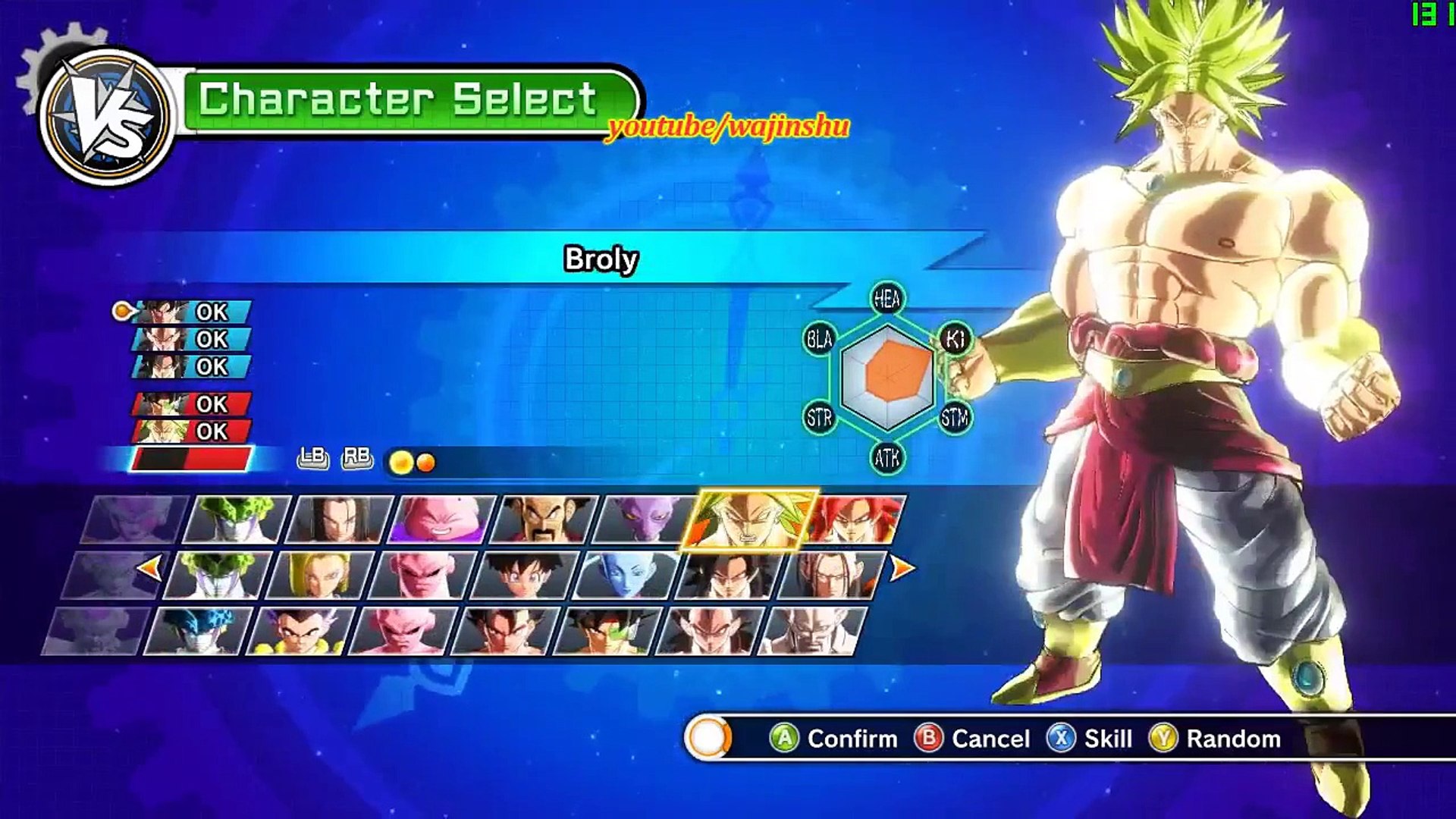
Task: Click the VS mode emblem
Action: click(x=106, y=118)
